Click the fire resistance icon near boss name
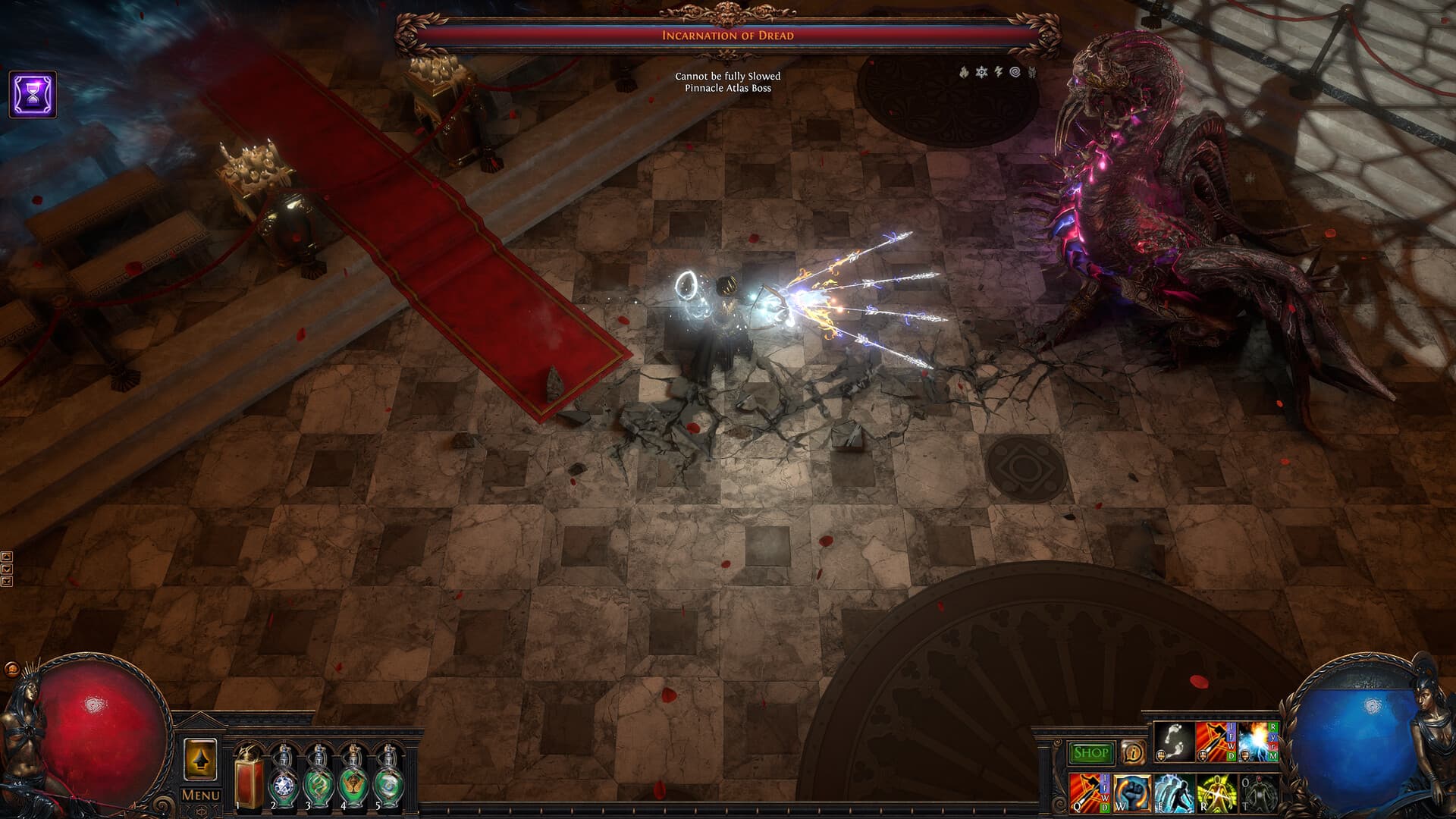This screenshot has height=819, width=1456. (x=964, y=73)
